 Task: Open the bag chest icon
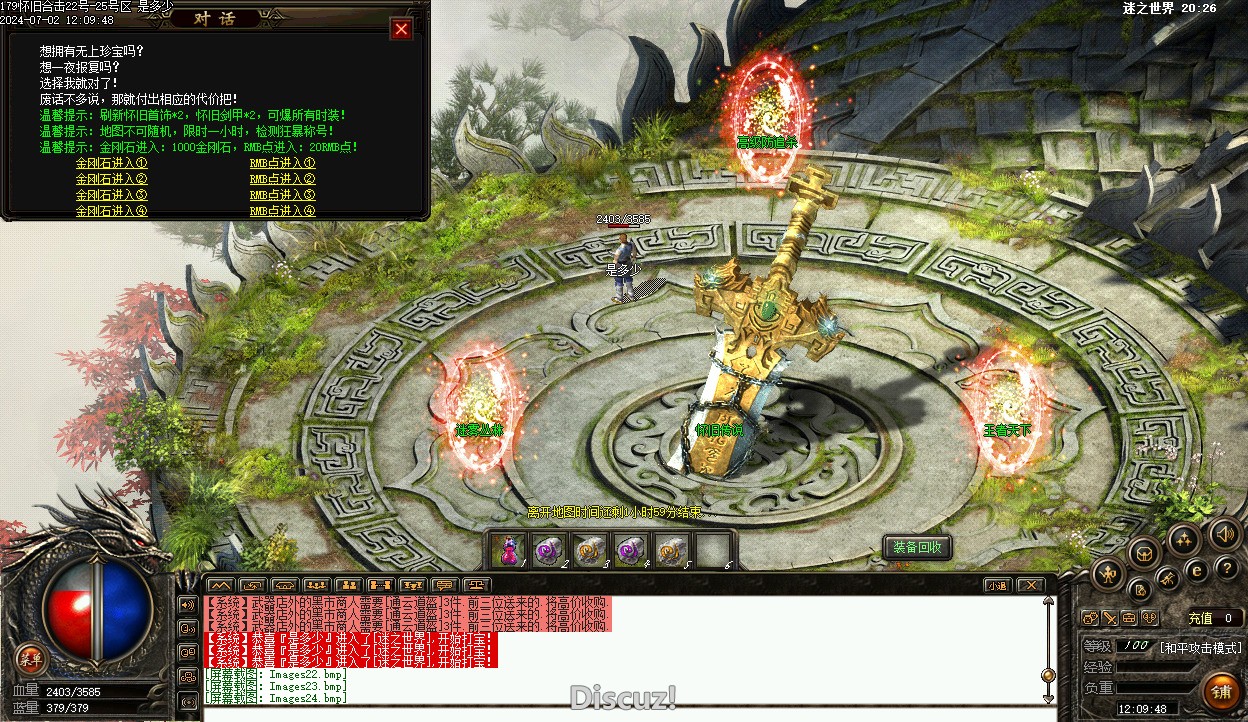pos(1144,552)
